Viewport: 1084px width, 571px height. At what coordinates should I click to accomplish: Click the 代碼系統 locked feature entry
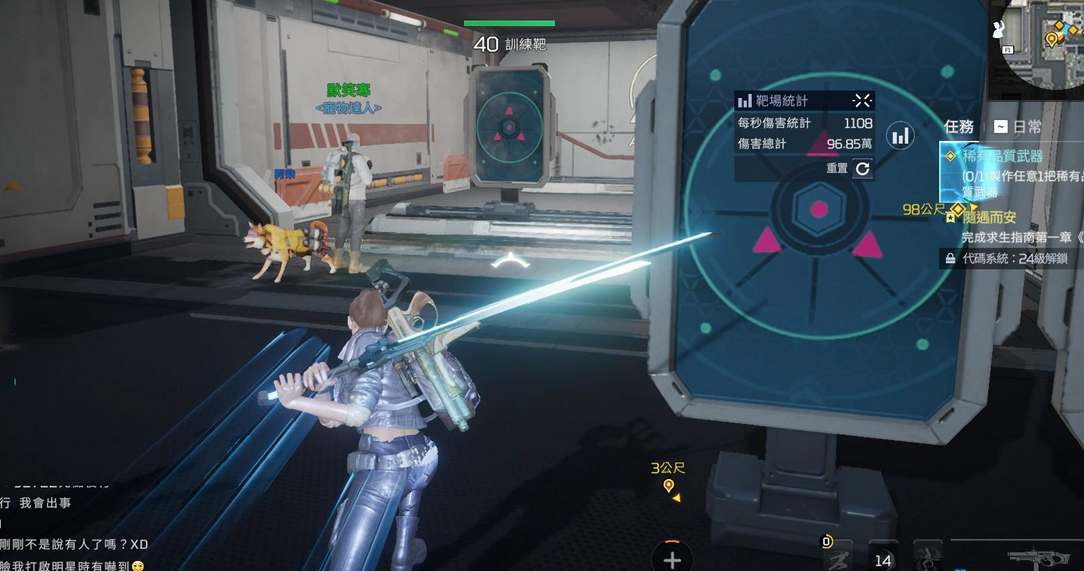tap(1012, 258)
